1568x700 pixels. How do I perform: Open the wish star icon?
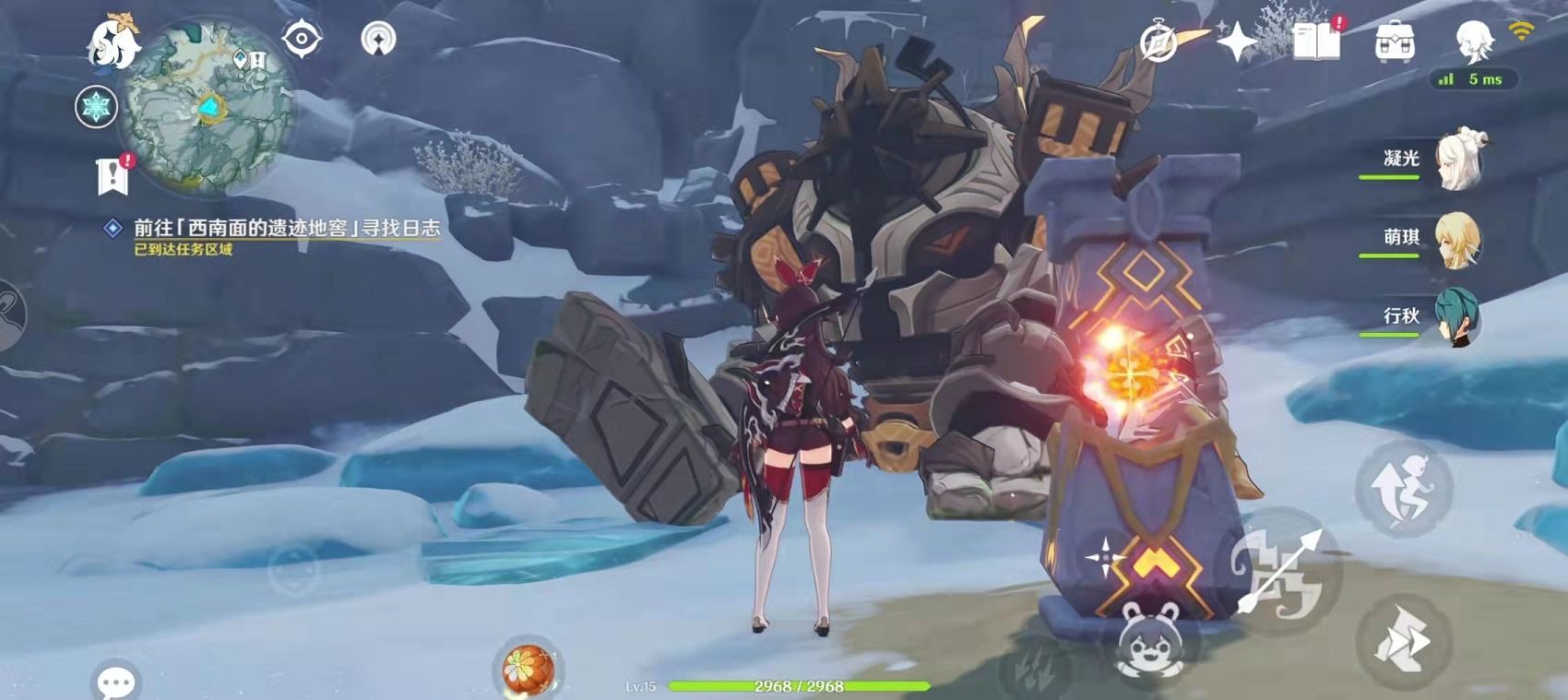point(1236,42)
